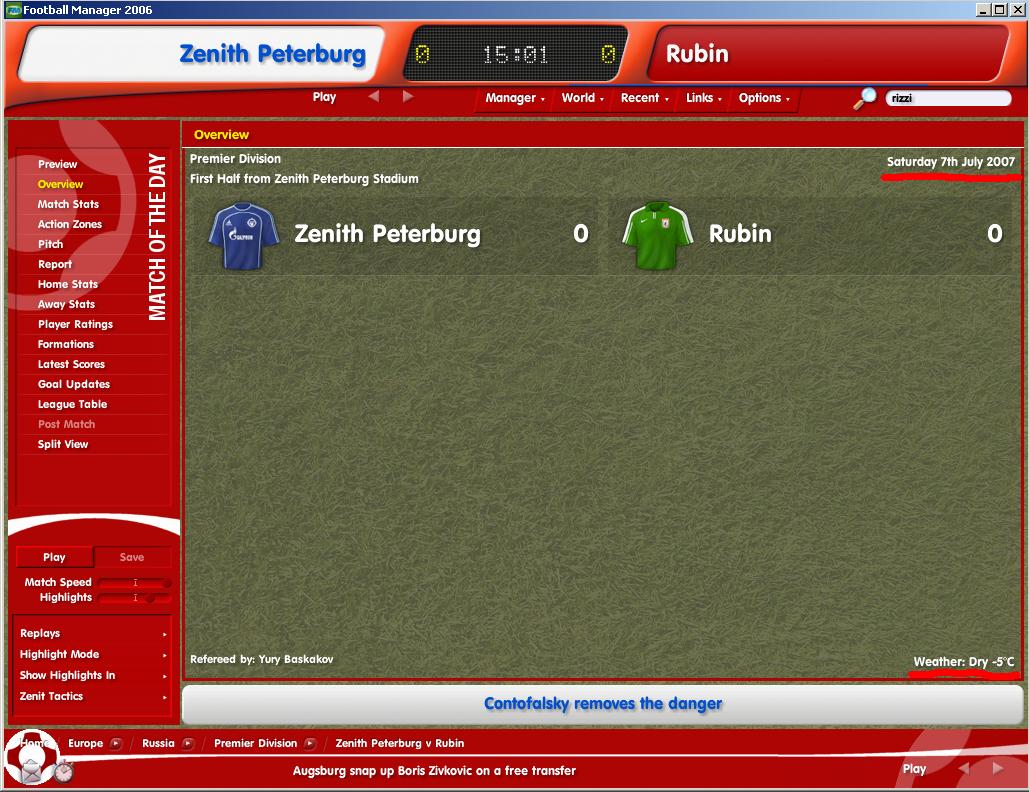Check Latest Scores
The width and height of the screenshot is (1029, 792).
[71, 364]
